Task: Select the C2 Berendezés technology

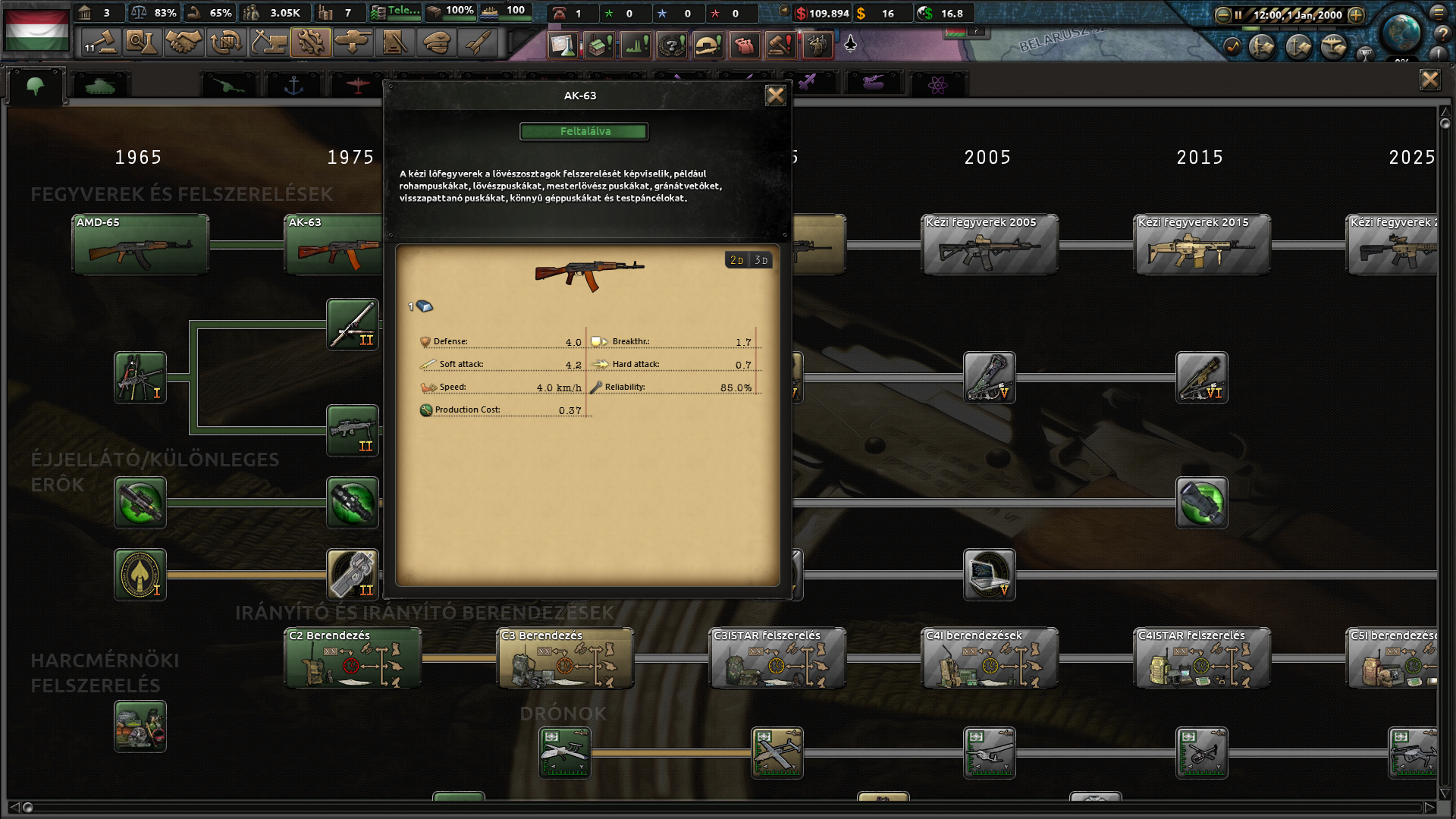Action: point(353,657)
